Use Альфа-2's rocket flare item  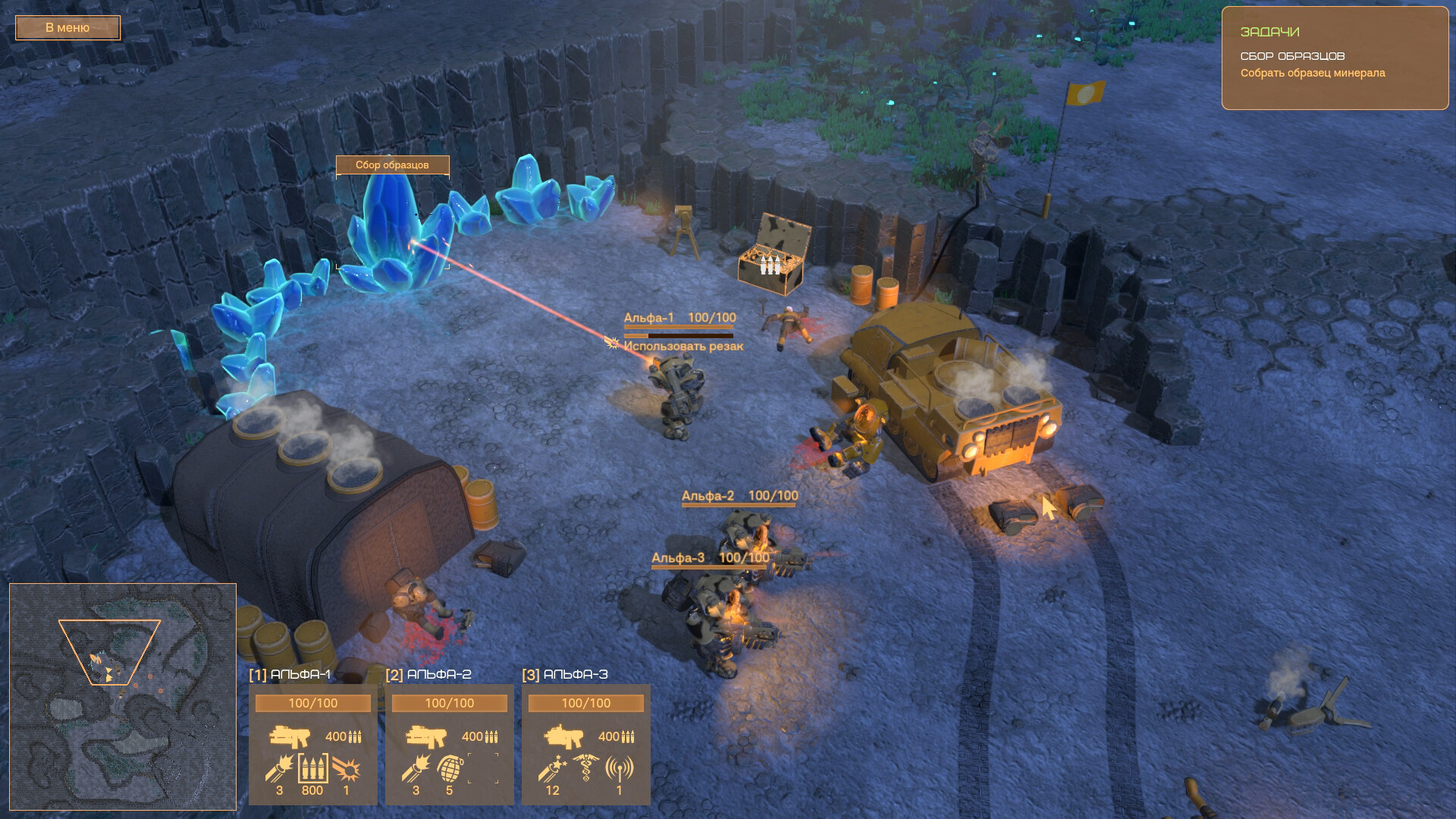415,770
